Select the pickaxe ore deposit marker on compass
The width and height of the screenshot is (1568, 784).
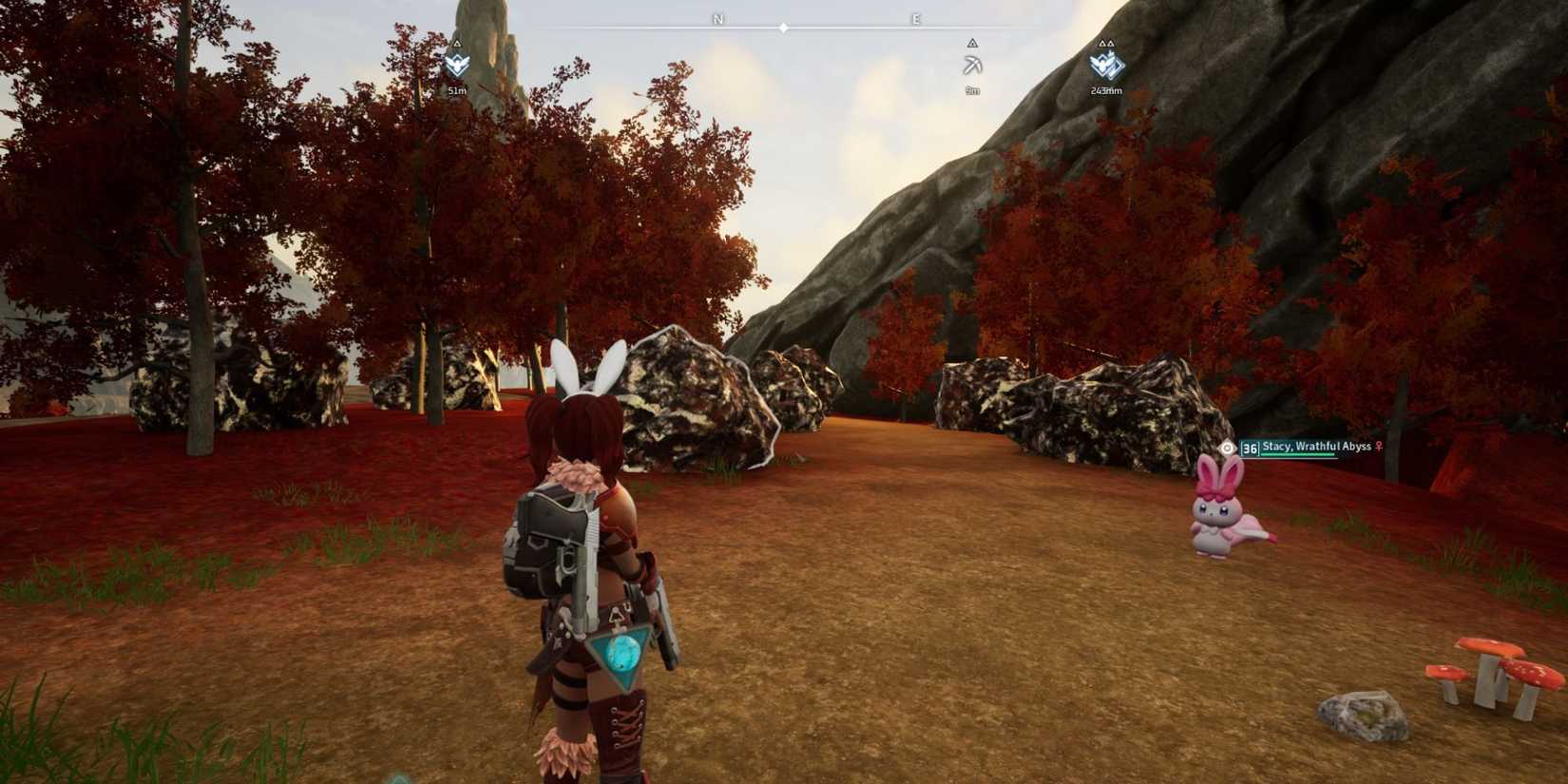(973, 65)
